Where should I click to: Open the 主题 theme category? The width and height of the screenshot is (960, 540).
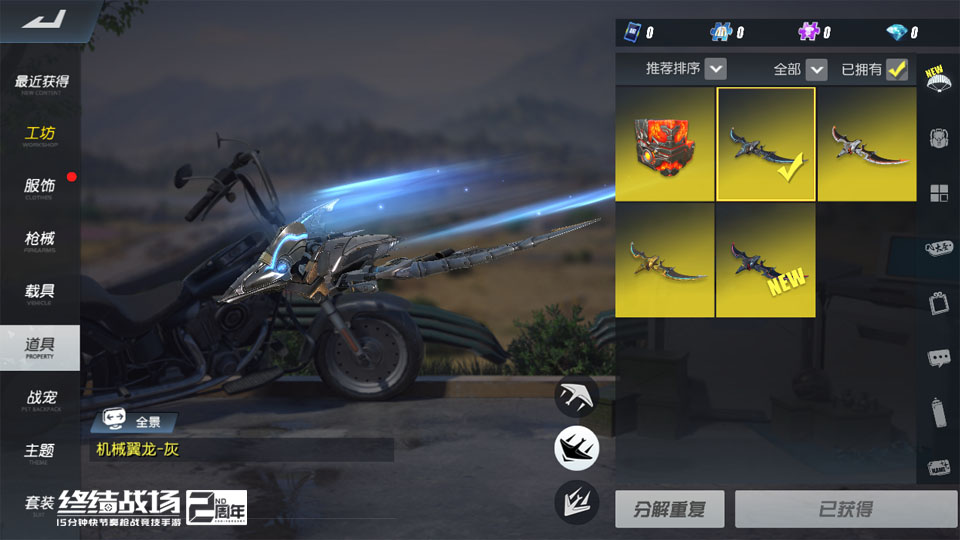40,452
